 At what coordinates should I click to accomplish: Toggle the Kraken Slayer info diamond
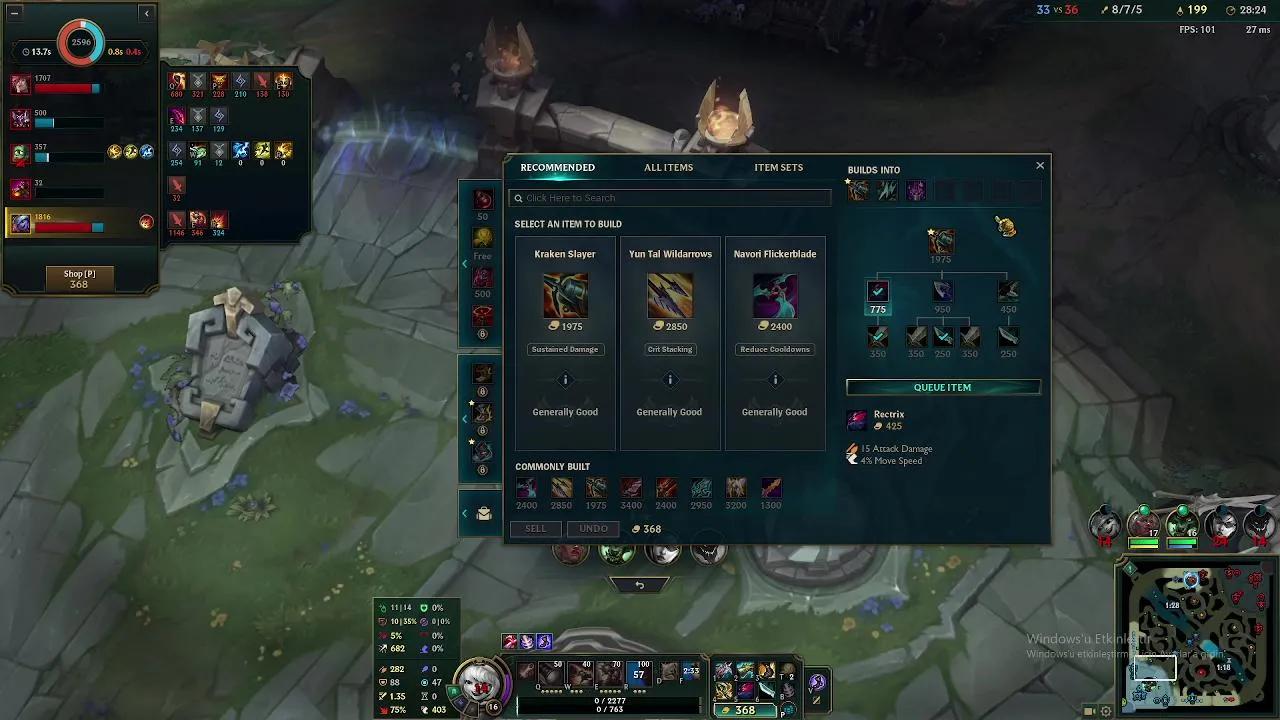coord(565,380)
